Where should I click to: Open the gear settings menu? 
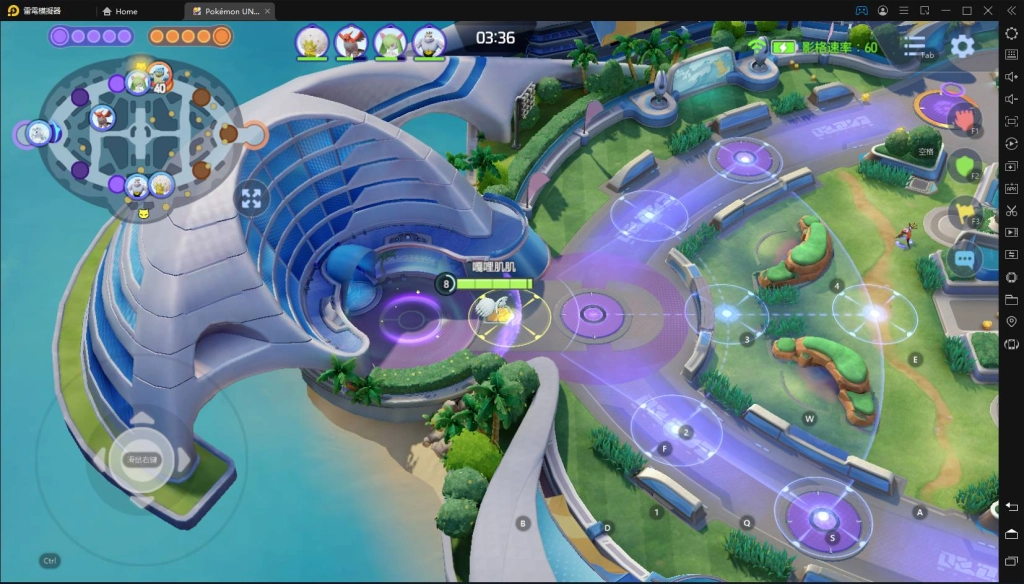point(962,45)
